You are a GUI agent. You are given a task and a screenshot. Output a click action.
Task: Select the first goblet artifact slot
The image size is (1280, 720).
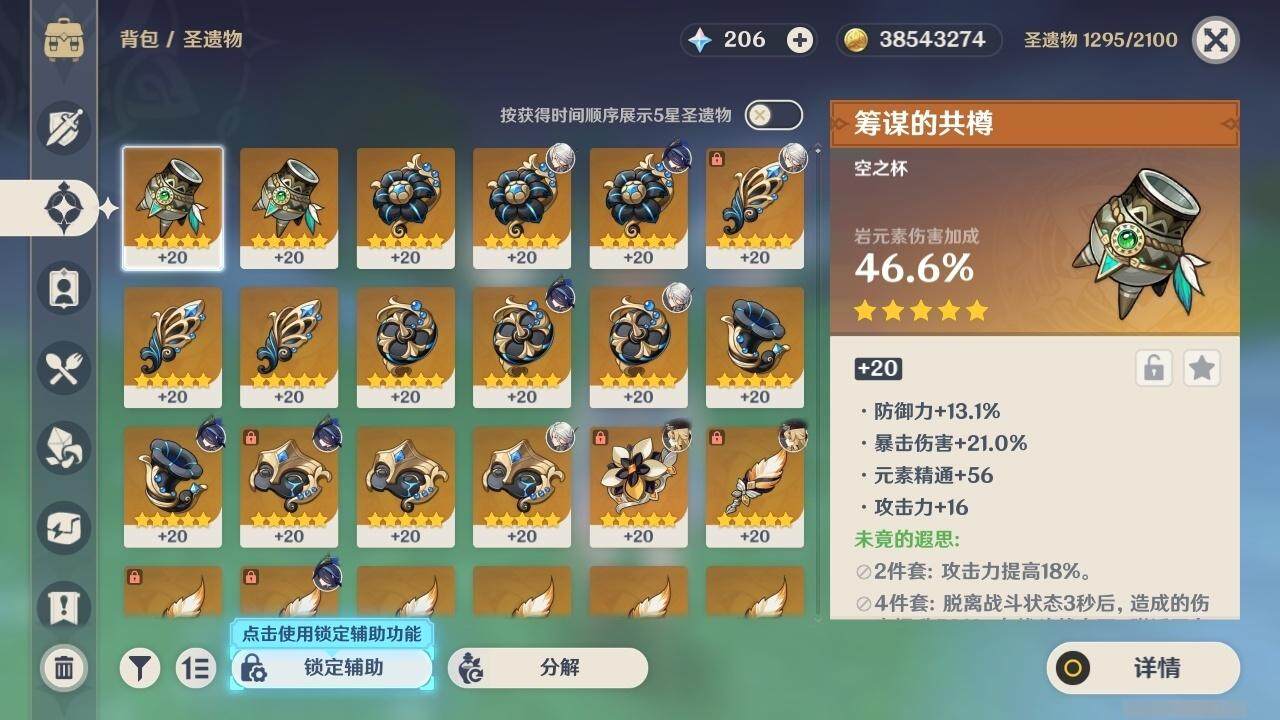pyautogui.click(x=173, y=207)
